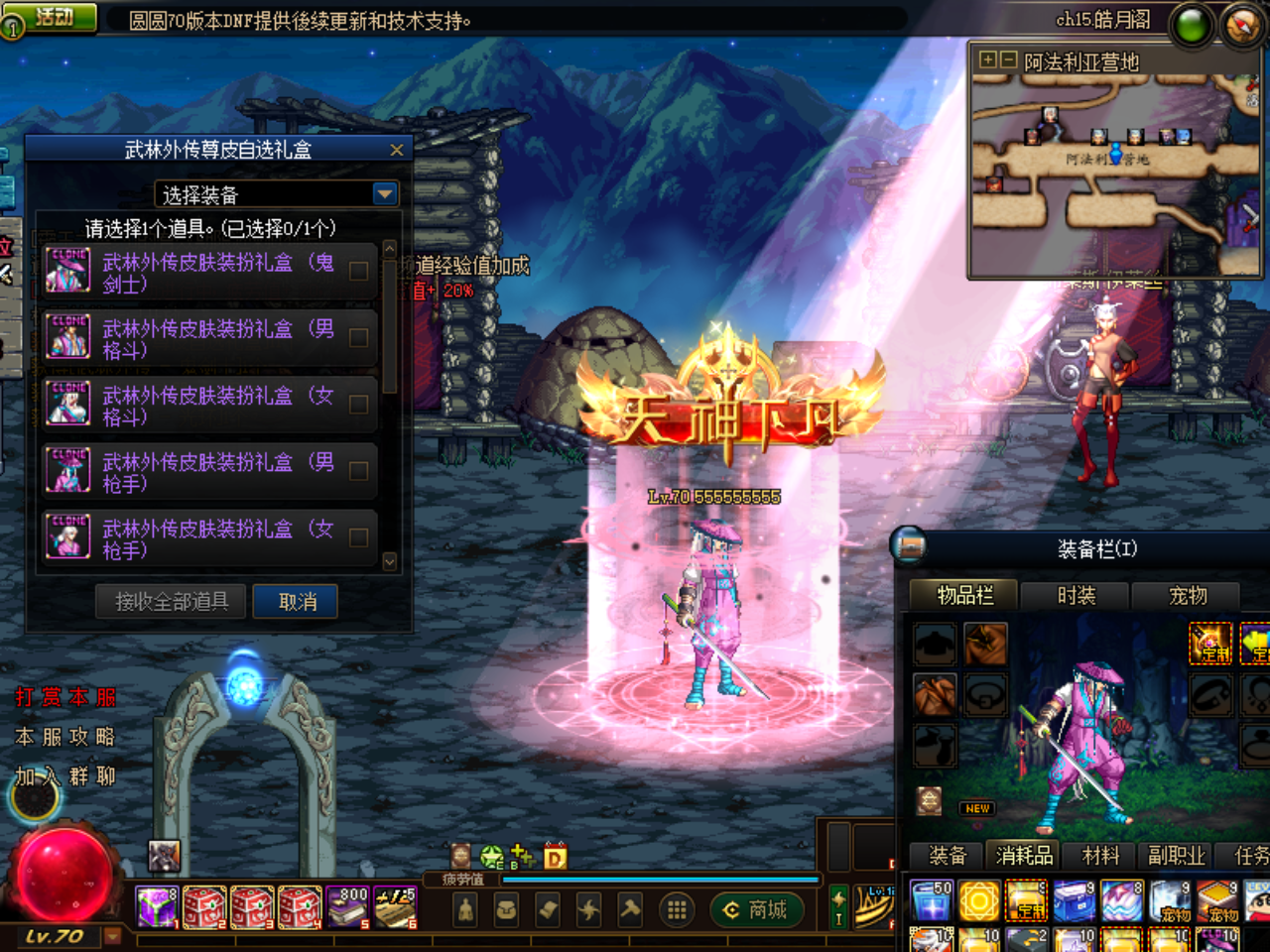The width and height of the screenshot is (1270, 952).
Task: Open the grid menu icon beside 商城
Action: (676, 909)
